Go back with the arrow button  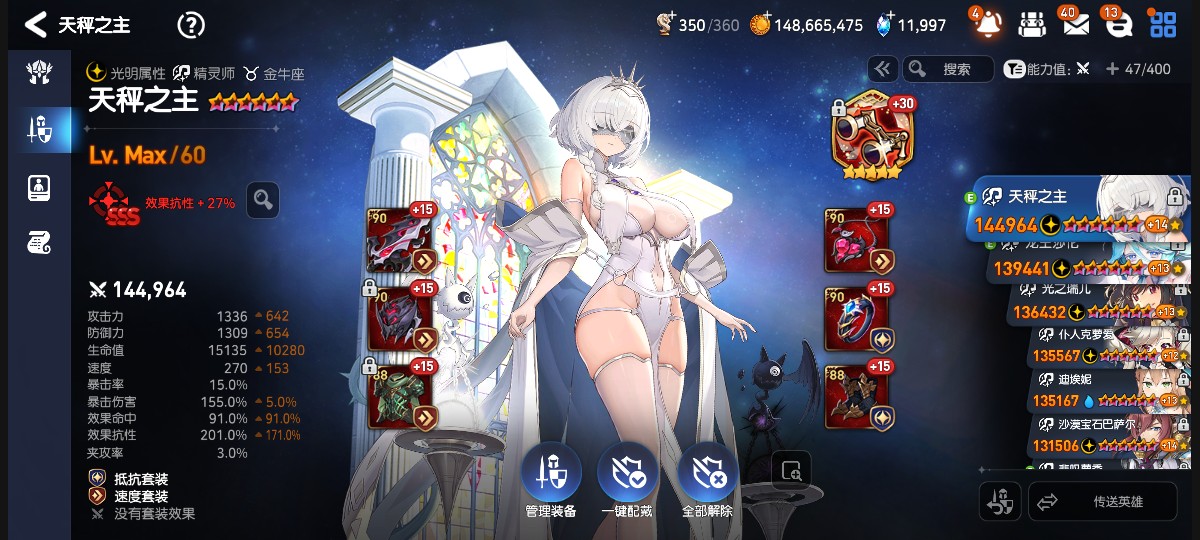37,25
